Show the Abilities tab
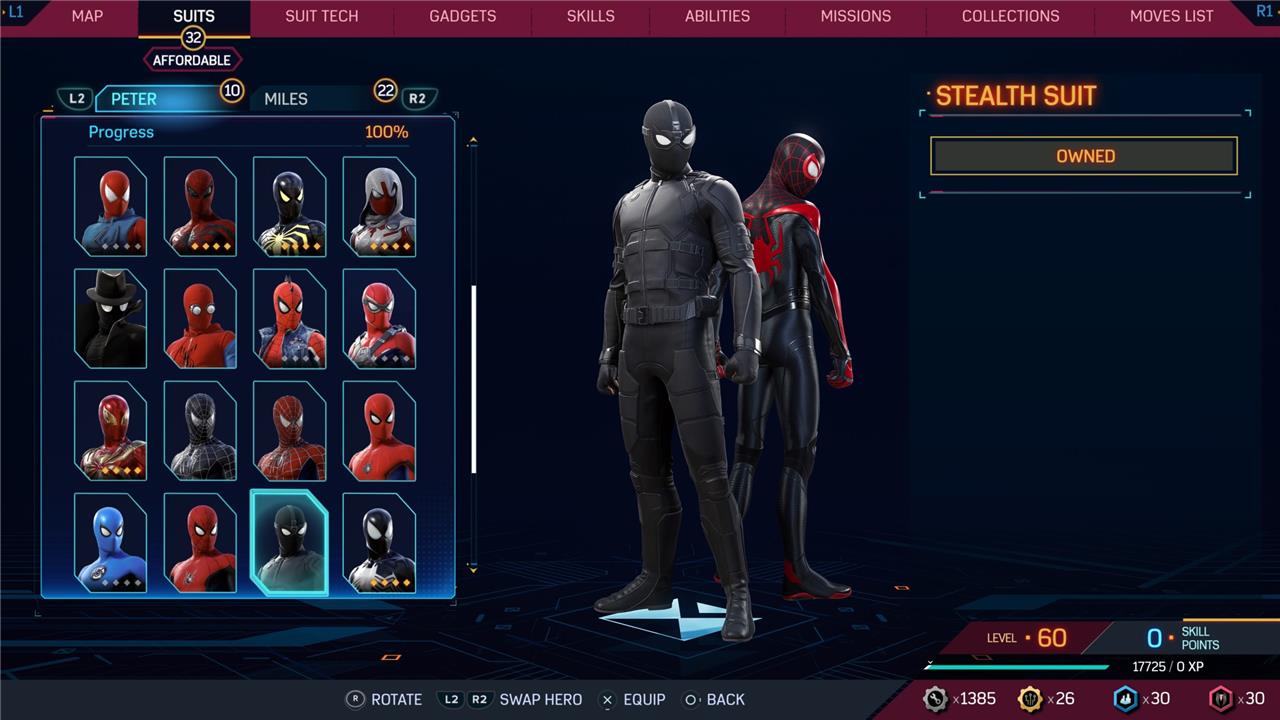 pos(717,16)
